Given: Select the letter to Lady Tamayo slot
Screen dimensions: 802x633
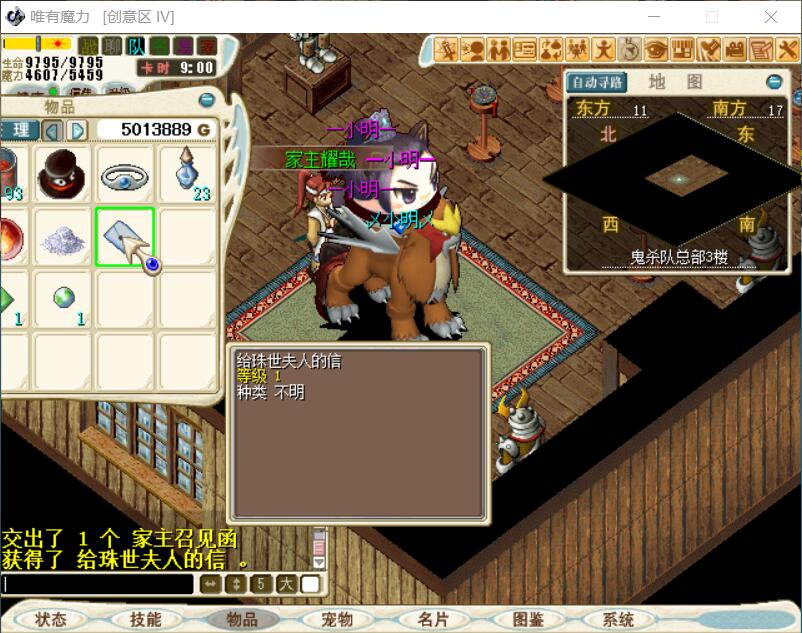Looking at the screenshot, I should (124, 237).
